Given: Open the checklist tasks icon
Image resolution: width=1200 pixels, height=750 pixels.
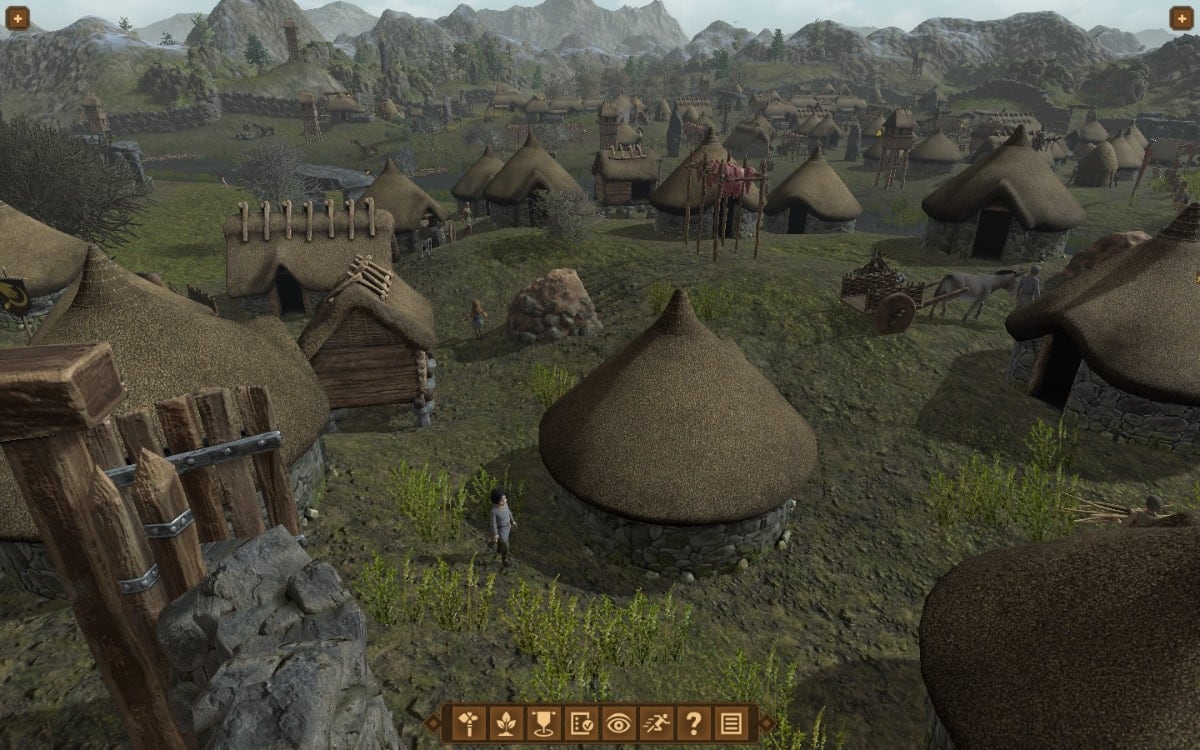Looking at the screenshot, I should [580, 722].
